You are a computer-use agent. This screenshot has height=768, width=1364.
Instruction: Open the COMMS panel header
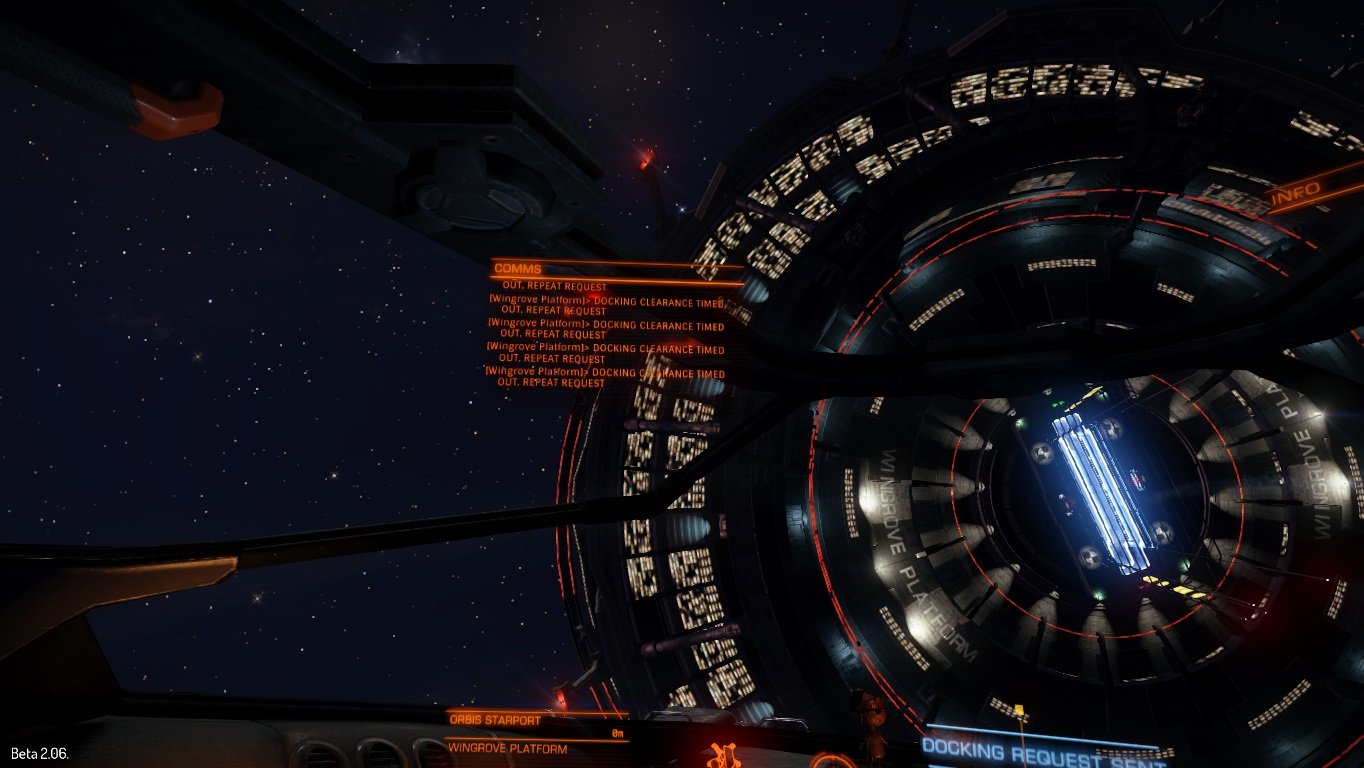pyautogui.click(x=518, y=268)
